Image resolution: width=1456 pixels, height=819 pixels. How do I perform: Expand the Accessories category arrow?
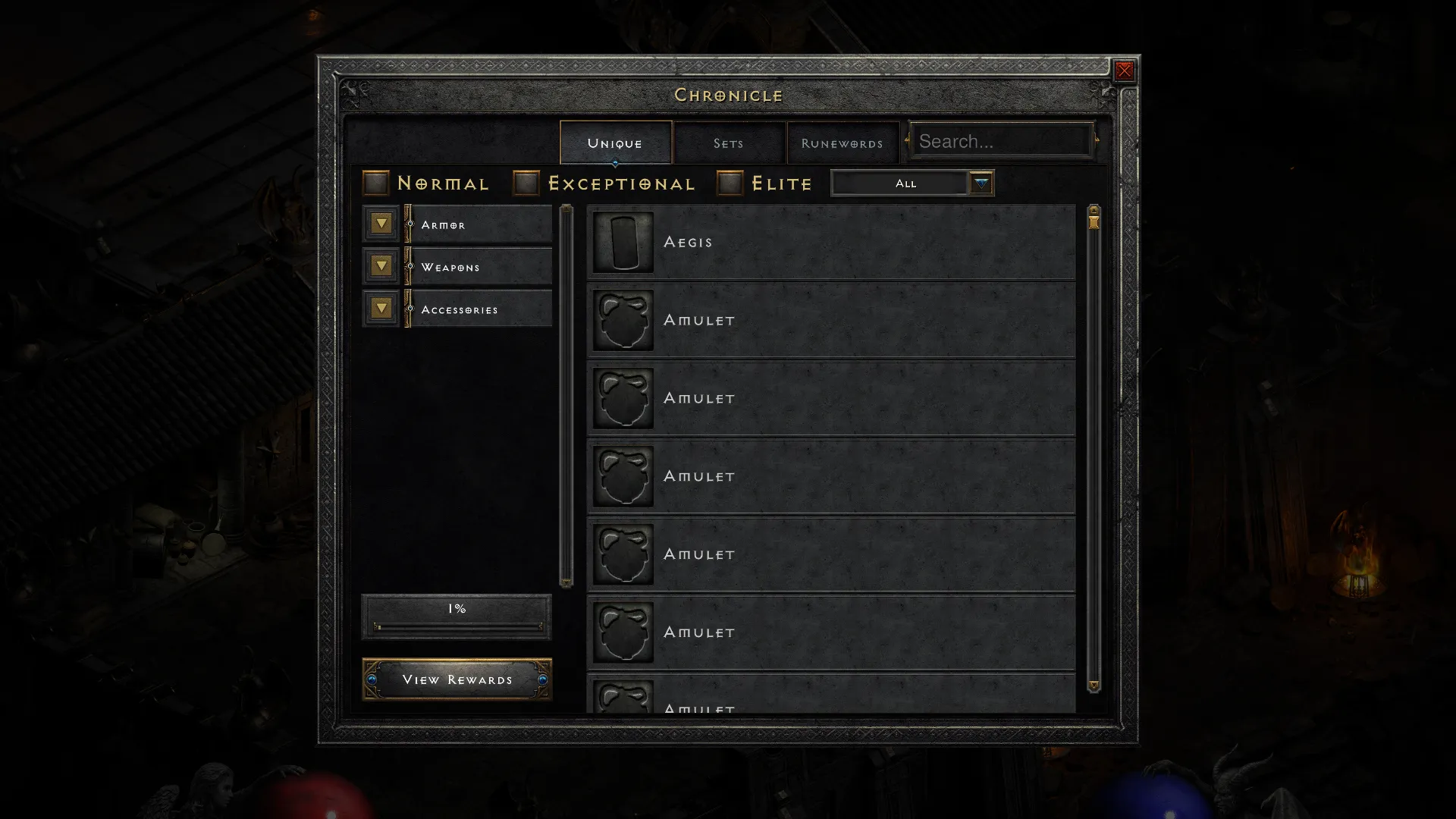click(x=380, y=308)
